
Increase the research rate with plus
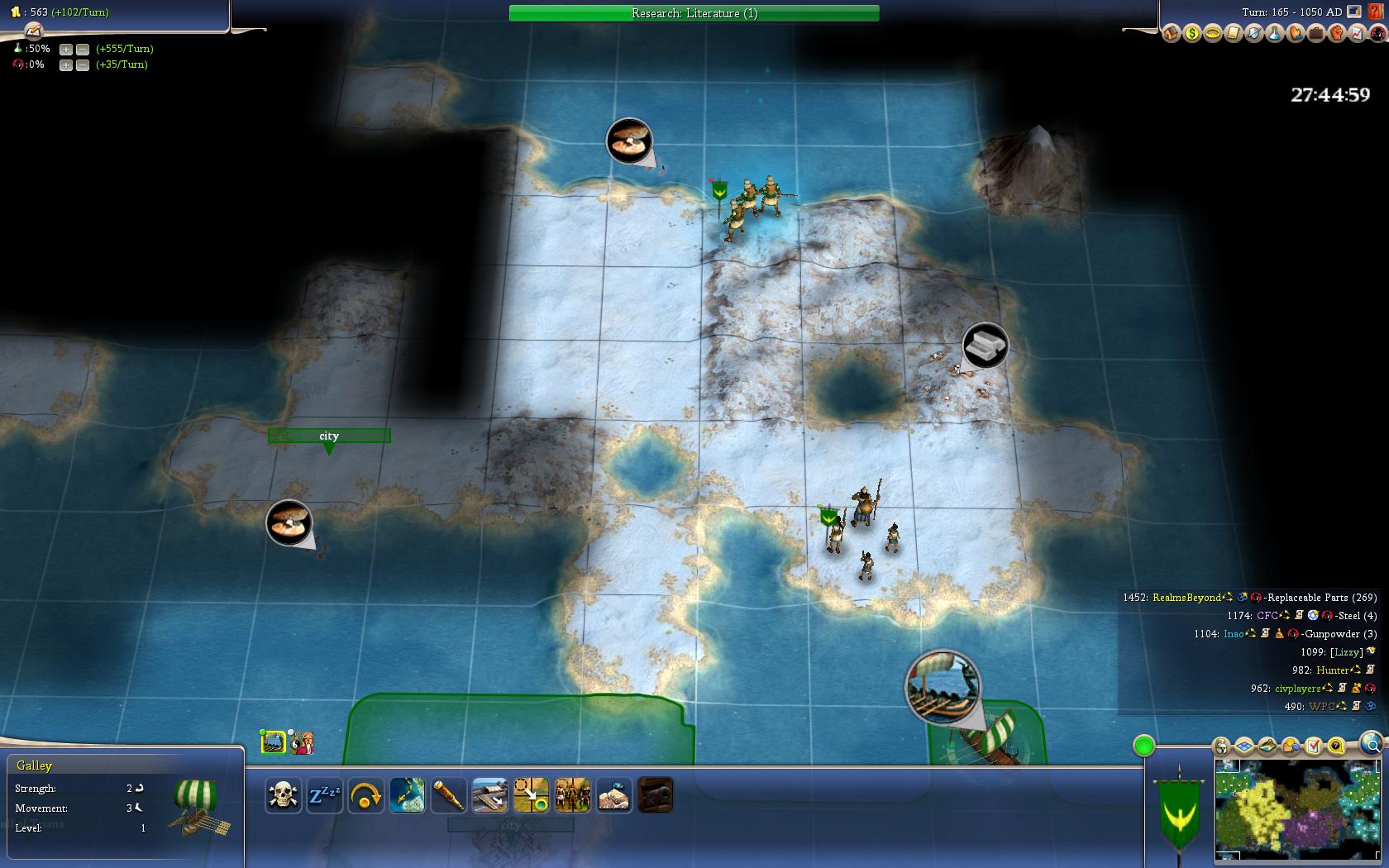[x=66, y=49]
